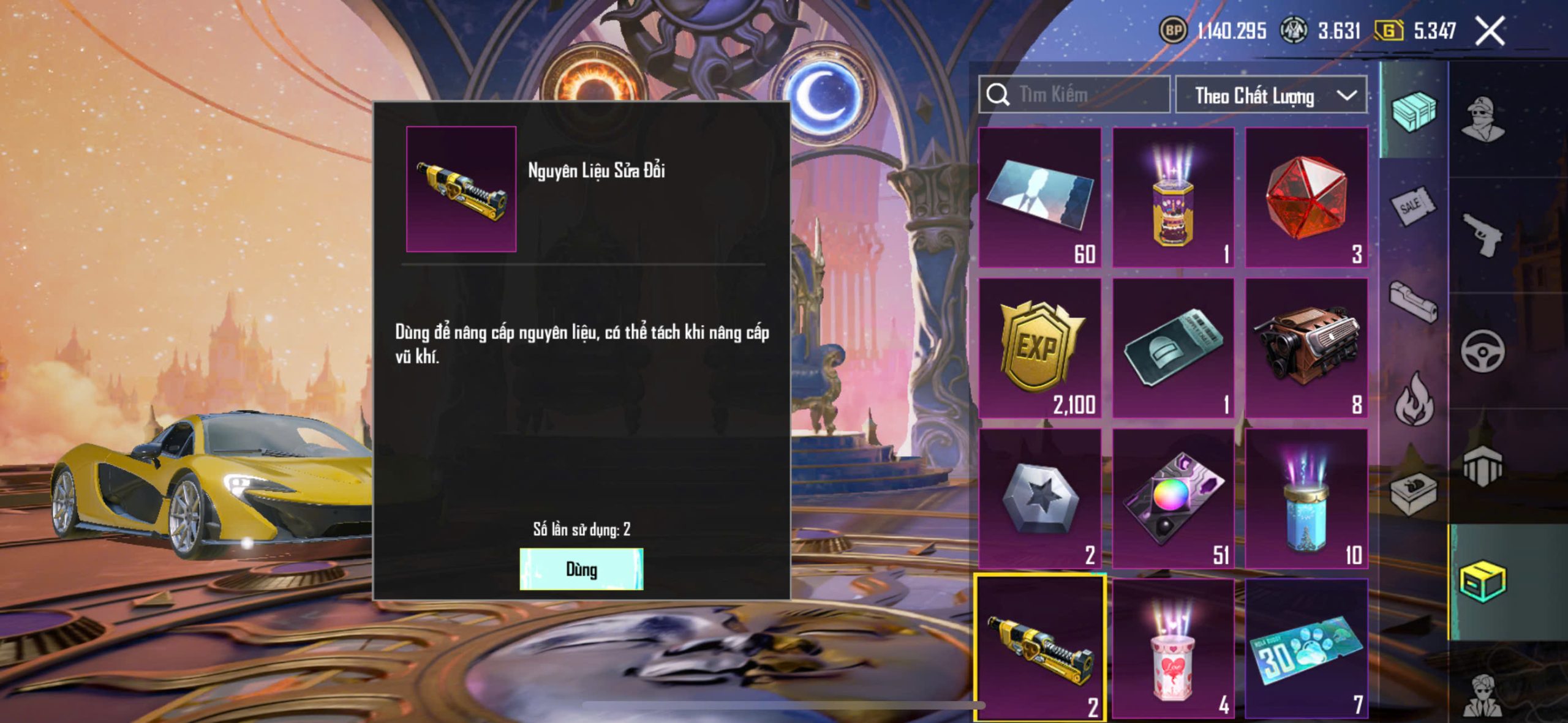Image resolution: width=1568 pixels, height=723 pixels.
Task: Use the item with the Dùng button
Action: pyautogui.click(x=581, y=569)
